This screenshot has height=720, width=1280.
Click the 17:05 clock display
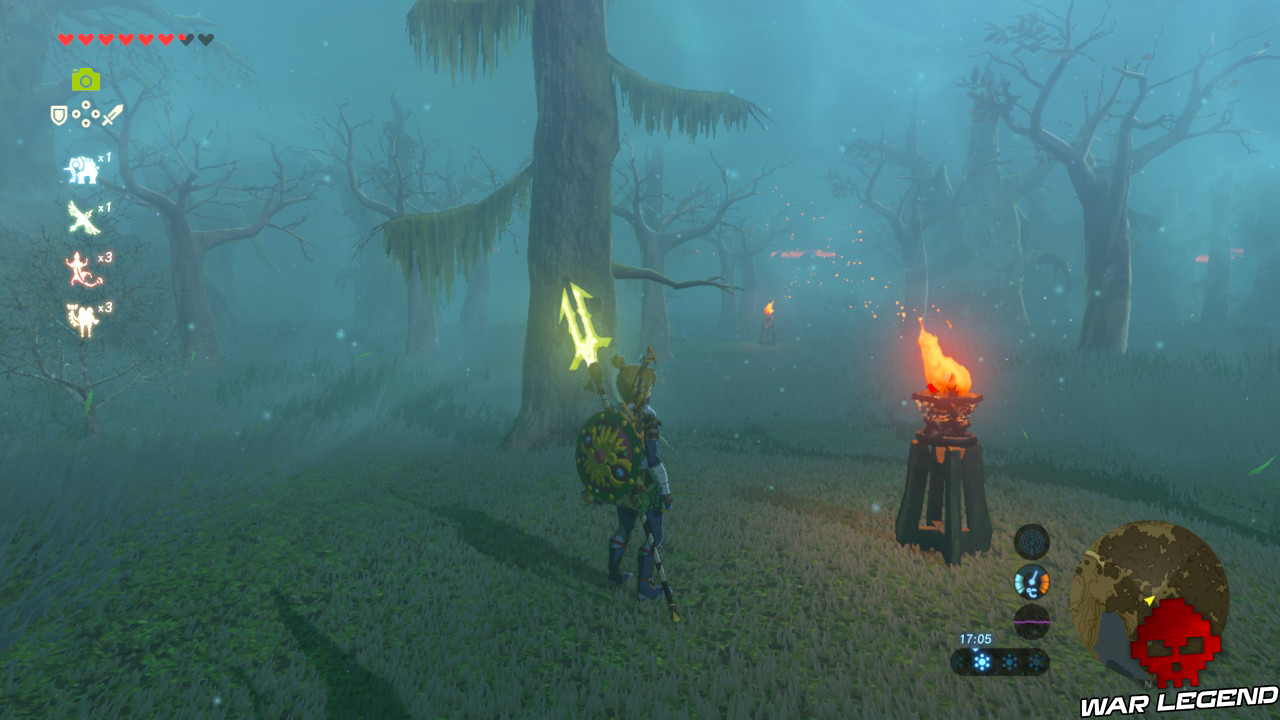[x=976, y=639]
